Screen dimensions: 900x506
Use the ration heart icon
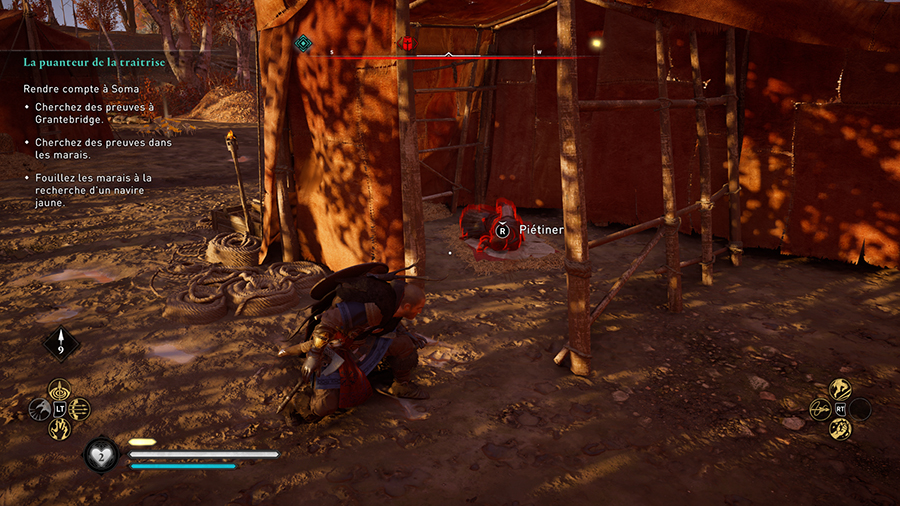point(102,454)
